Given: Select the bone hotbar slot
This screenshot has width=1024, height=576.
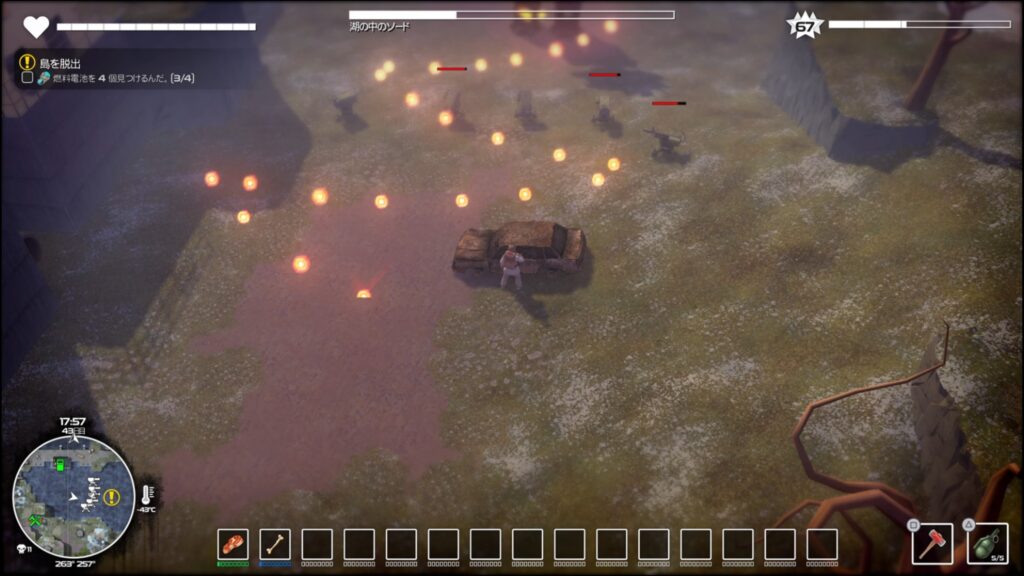Looking at the screenshot, I should tap(275, 544).
